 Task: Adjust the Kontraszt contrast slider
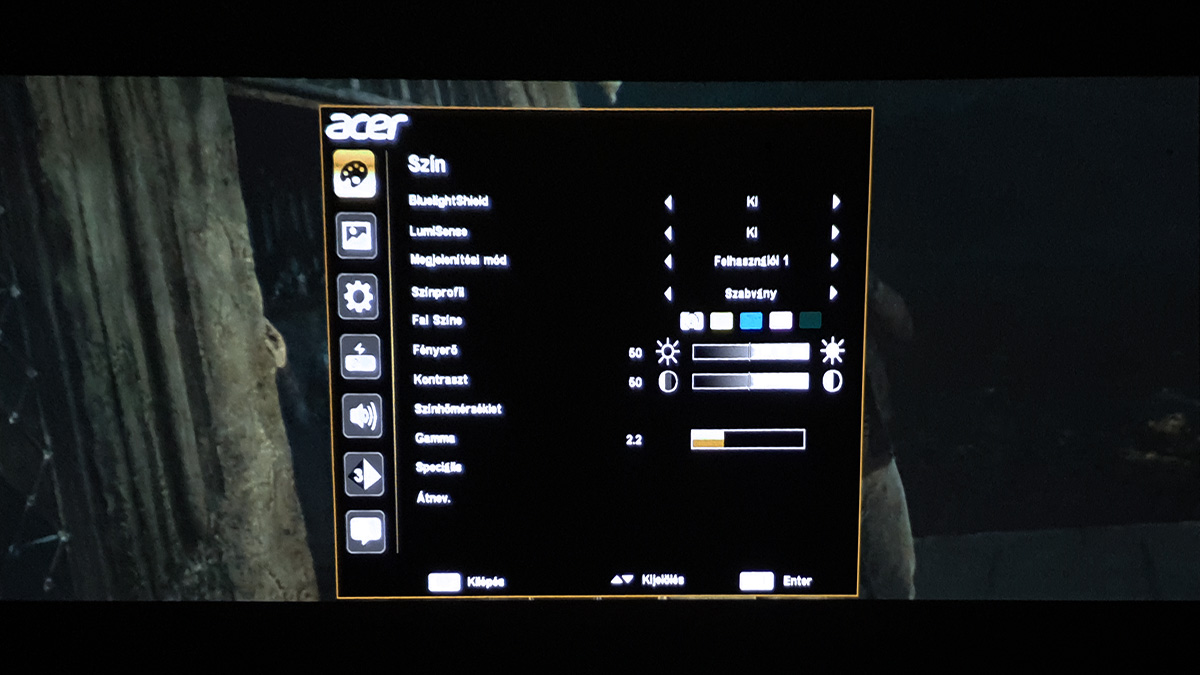click(x=750, y=381)
